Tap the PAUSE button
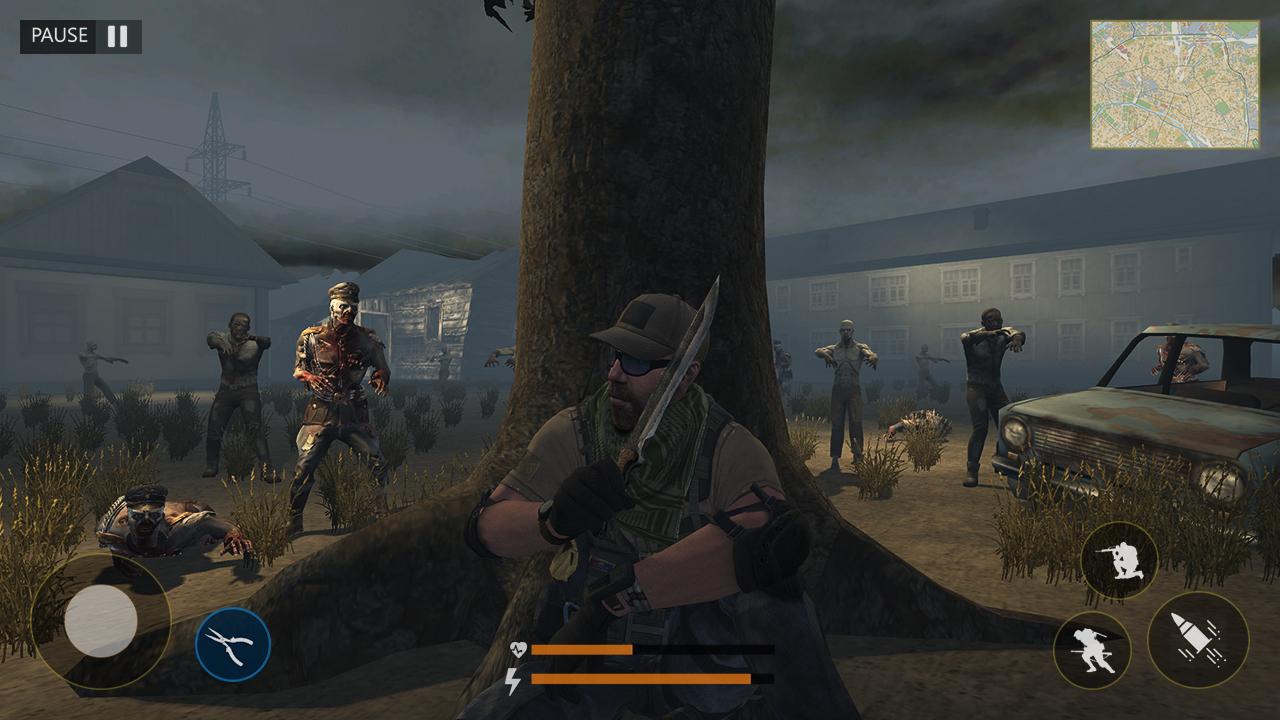The height and width of the screenshot is (720, 1280). (60, 37)
